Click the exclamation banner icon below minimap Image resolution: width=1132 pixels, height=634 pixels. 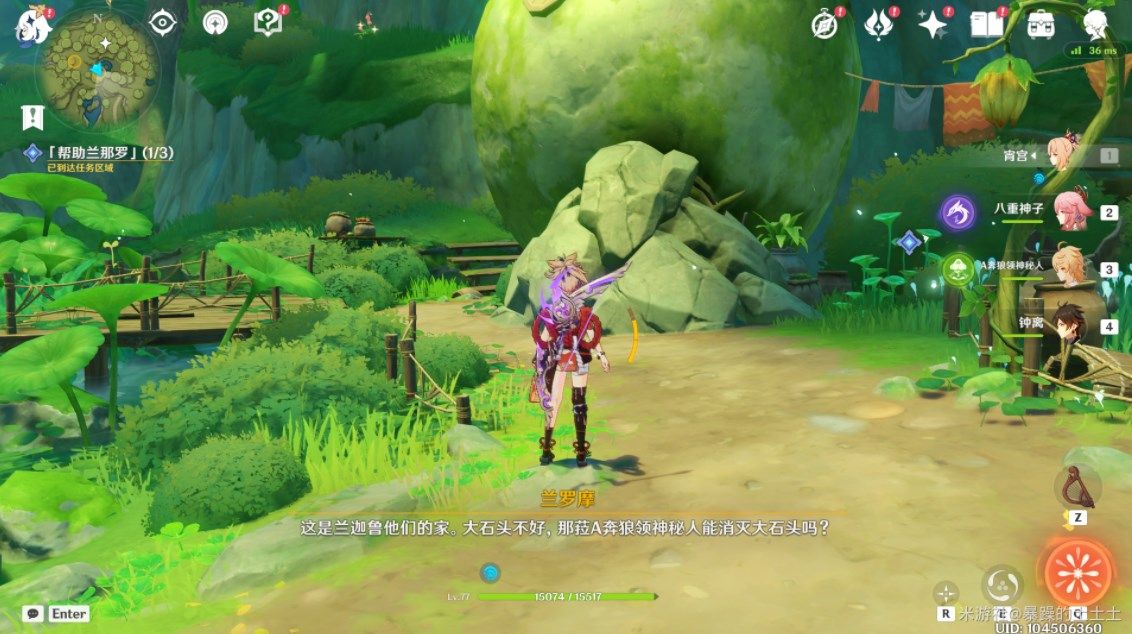[32, 118]
